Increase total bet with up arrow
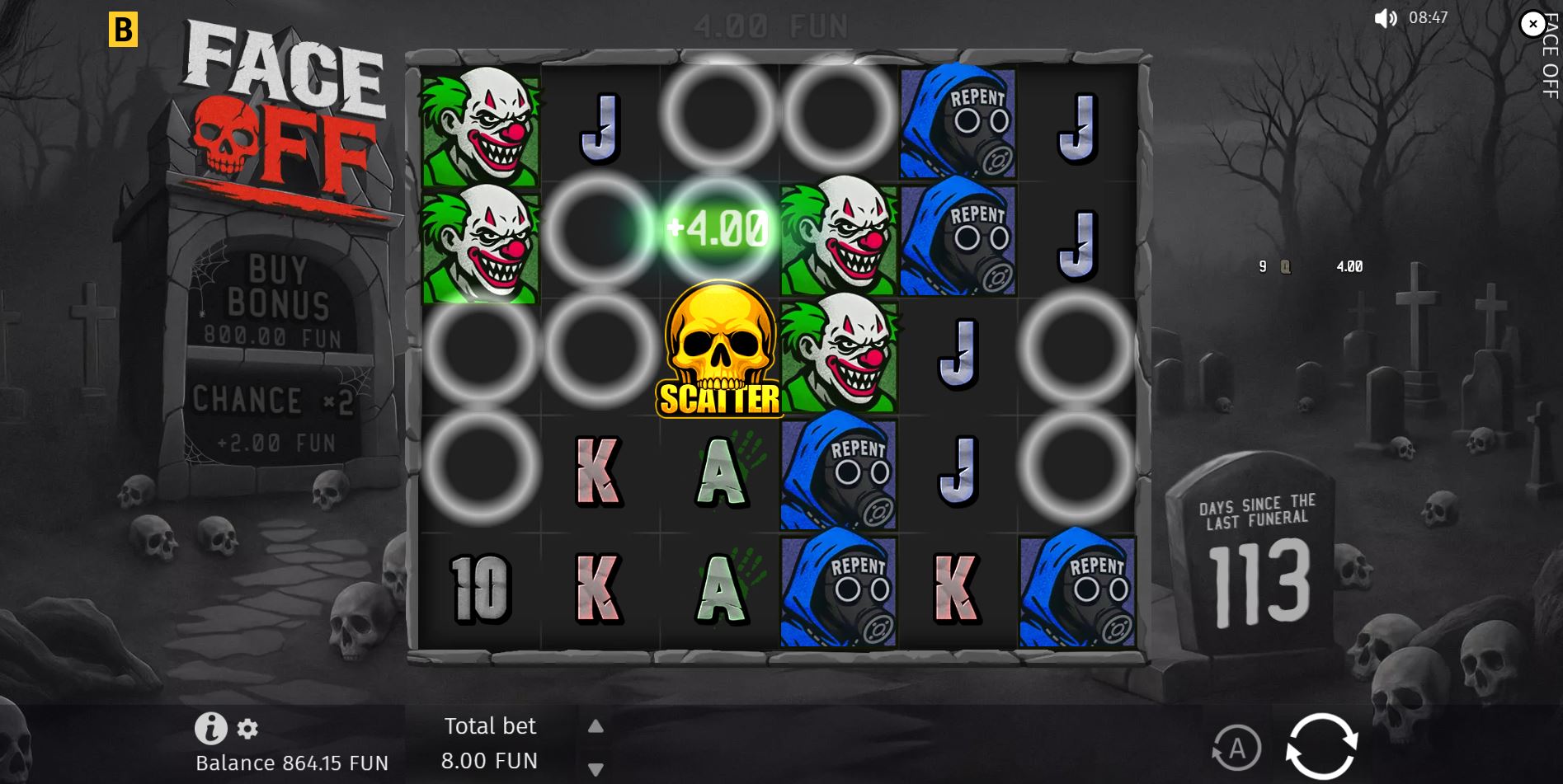Image resolution: width=1563 pixels, height=784 pixels. tap(596, 726)
